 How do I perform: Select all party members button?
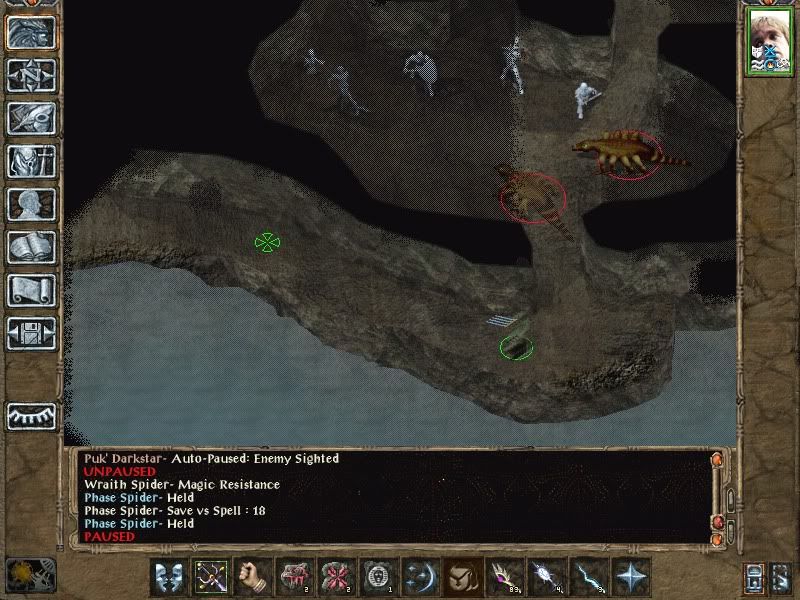click(x=757, y=576)
